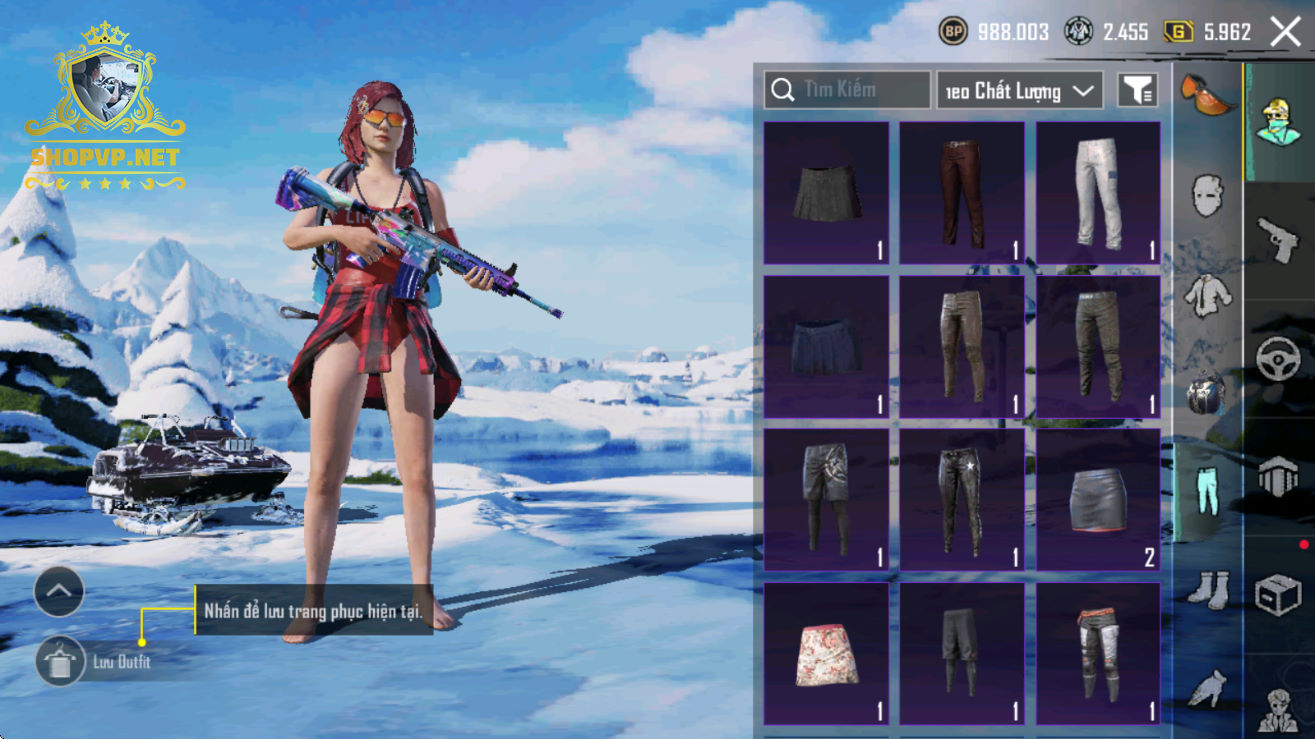This screenshot has width=1315, height=739.
Task: Switch to the gloves category
Action: tap(1207, 688)
